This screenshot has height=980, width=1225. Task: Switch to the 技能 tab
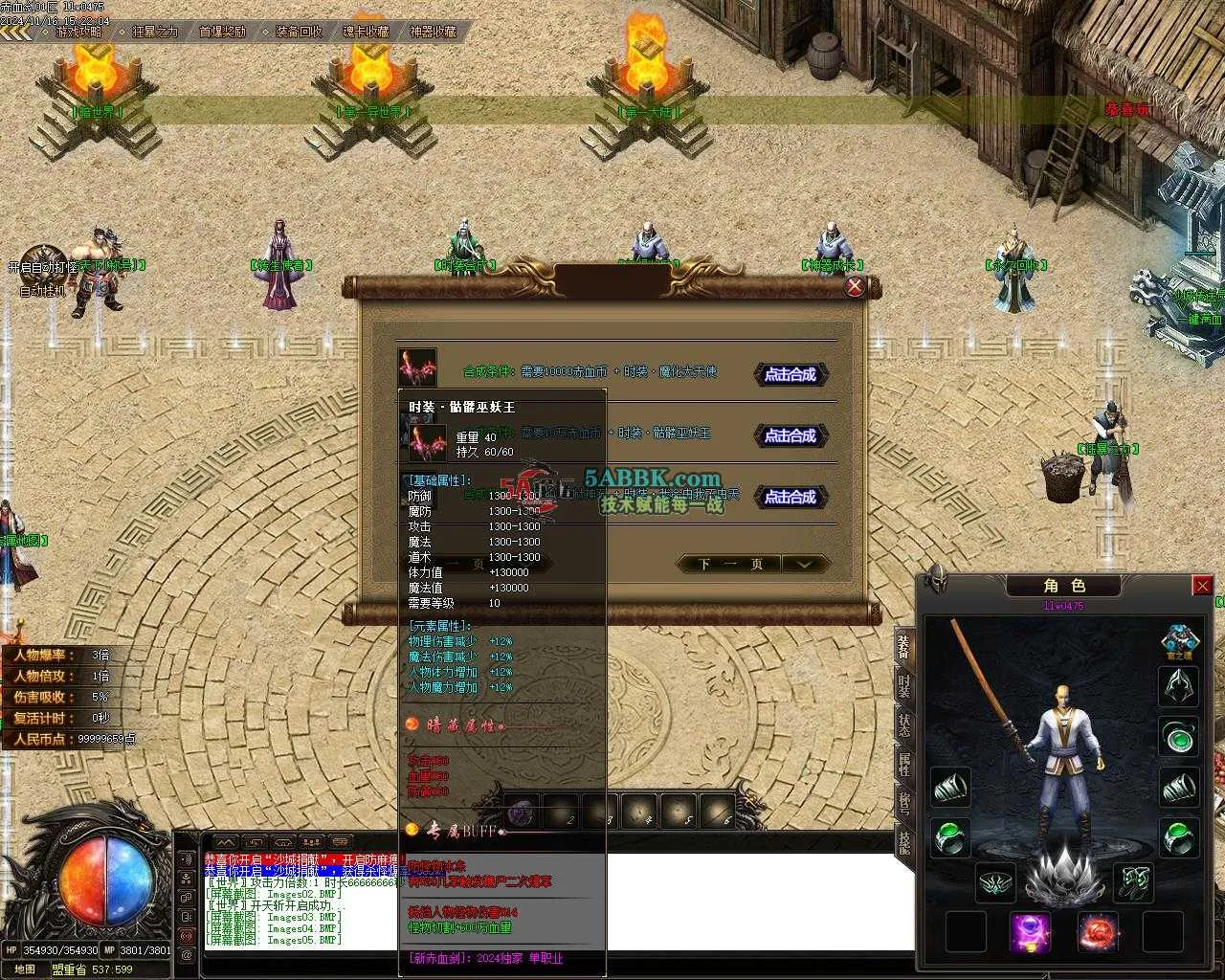pyautogui.click(x=903, y=840)
